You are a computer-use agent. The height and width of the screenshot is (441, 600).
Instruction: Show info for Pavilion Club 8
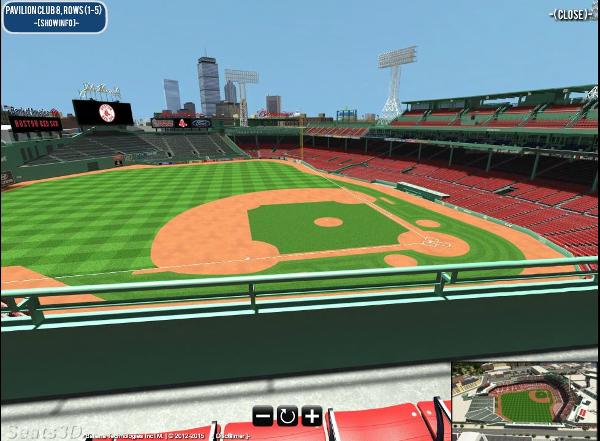click(x=55, y=23)
